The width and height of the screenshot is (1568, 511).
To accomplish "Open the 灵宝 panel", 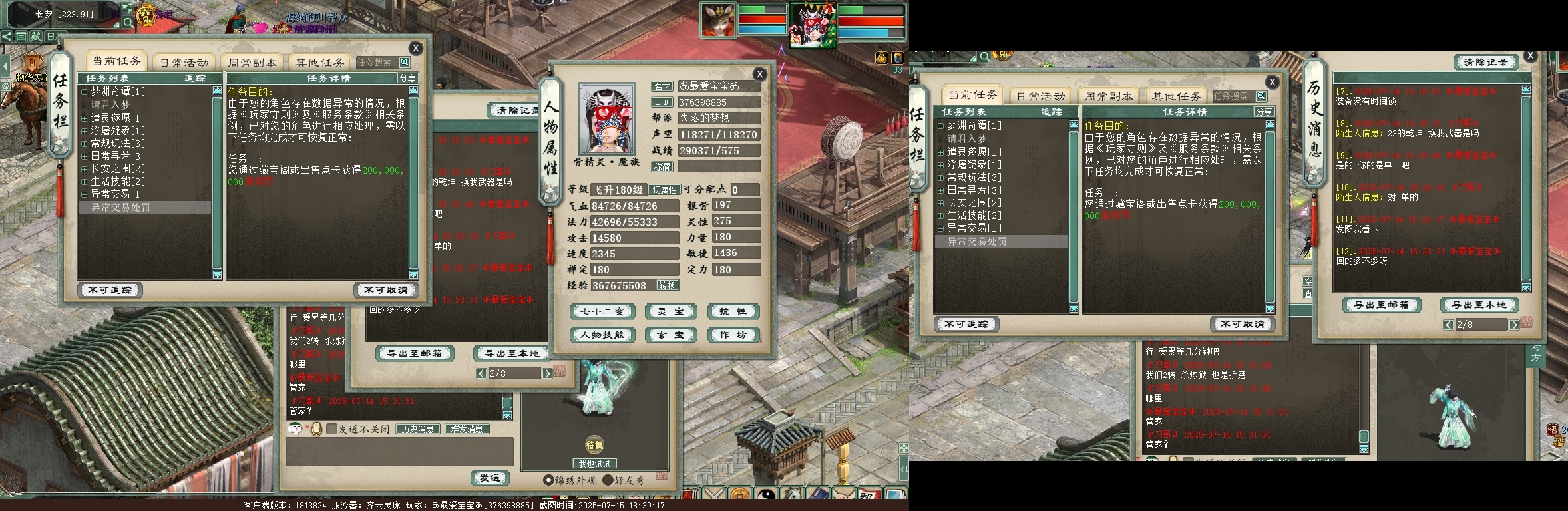I will pyautogui.click(x=670, y=311).
